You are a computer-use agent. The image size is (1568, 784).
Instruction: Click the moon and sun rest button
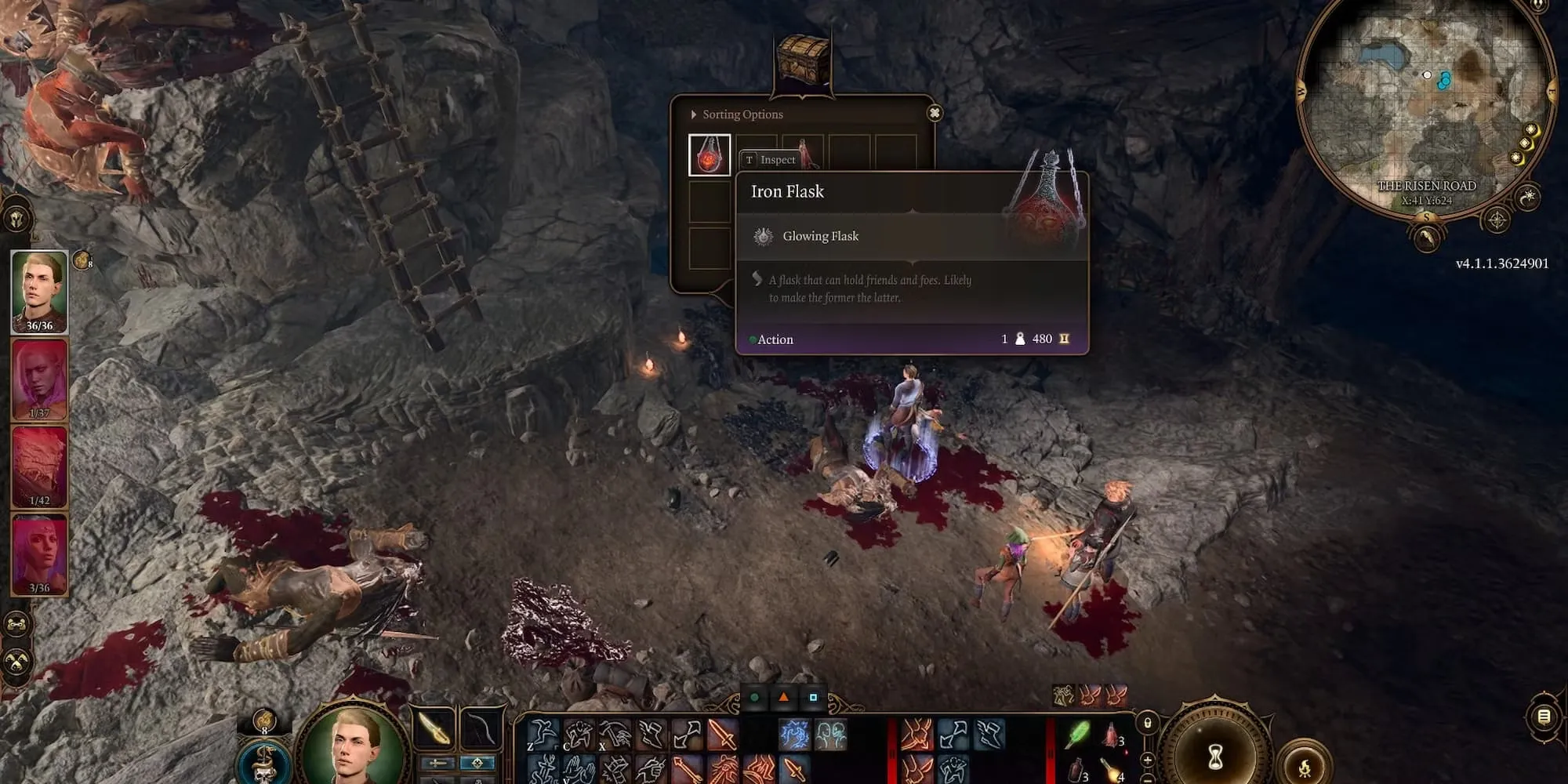click(1528, 197)
